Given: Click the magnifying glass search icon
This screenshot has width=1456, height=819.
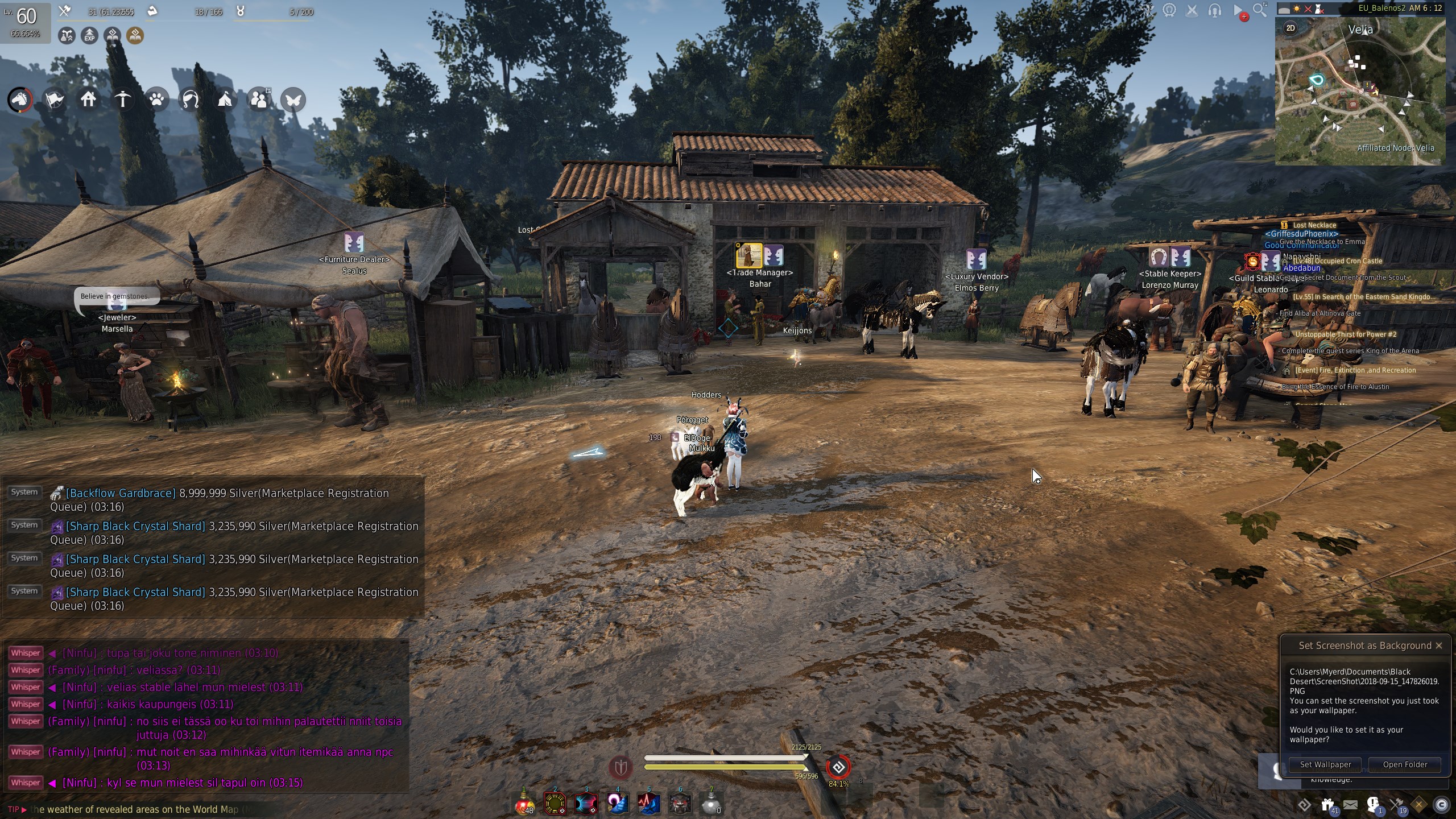Looking at the screenshot, I should pos(1259,10).
